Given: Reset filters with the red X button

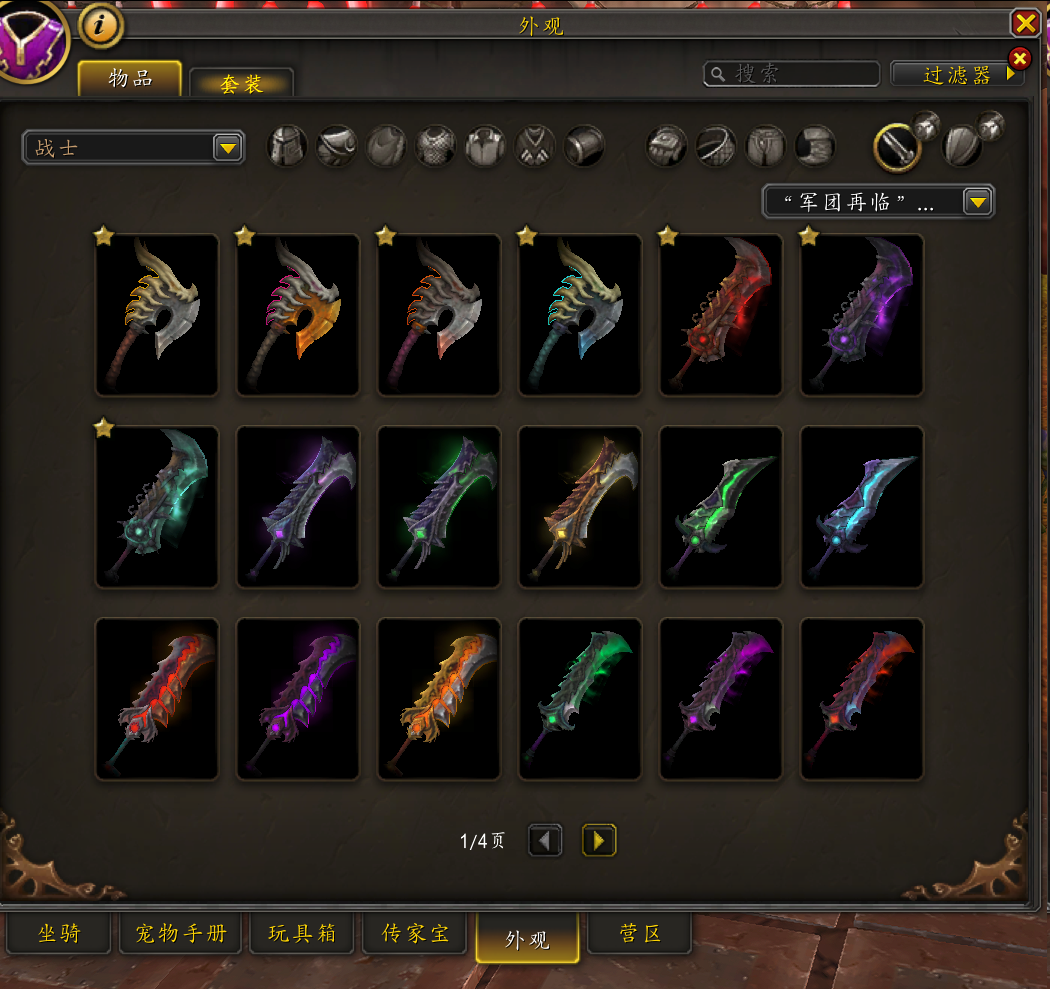Looking at the screenshot, I should coord(1019,58).
